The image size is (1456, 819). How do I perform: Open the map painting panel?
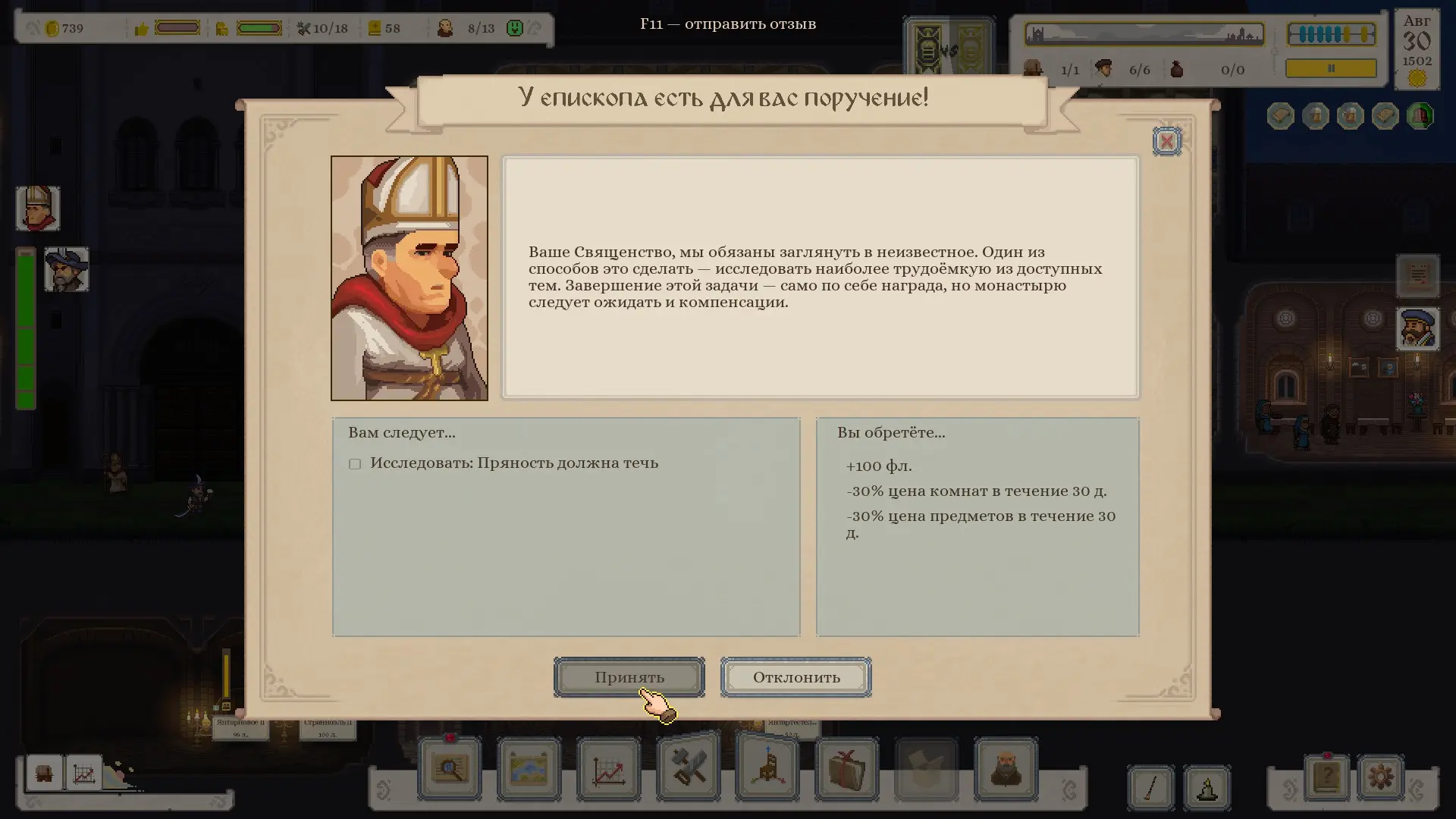529,769
